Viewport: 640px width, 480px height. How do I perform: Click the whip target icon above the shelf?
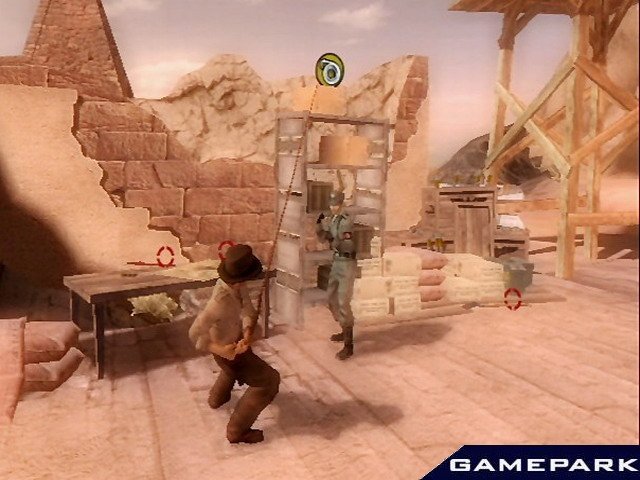328,70
